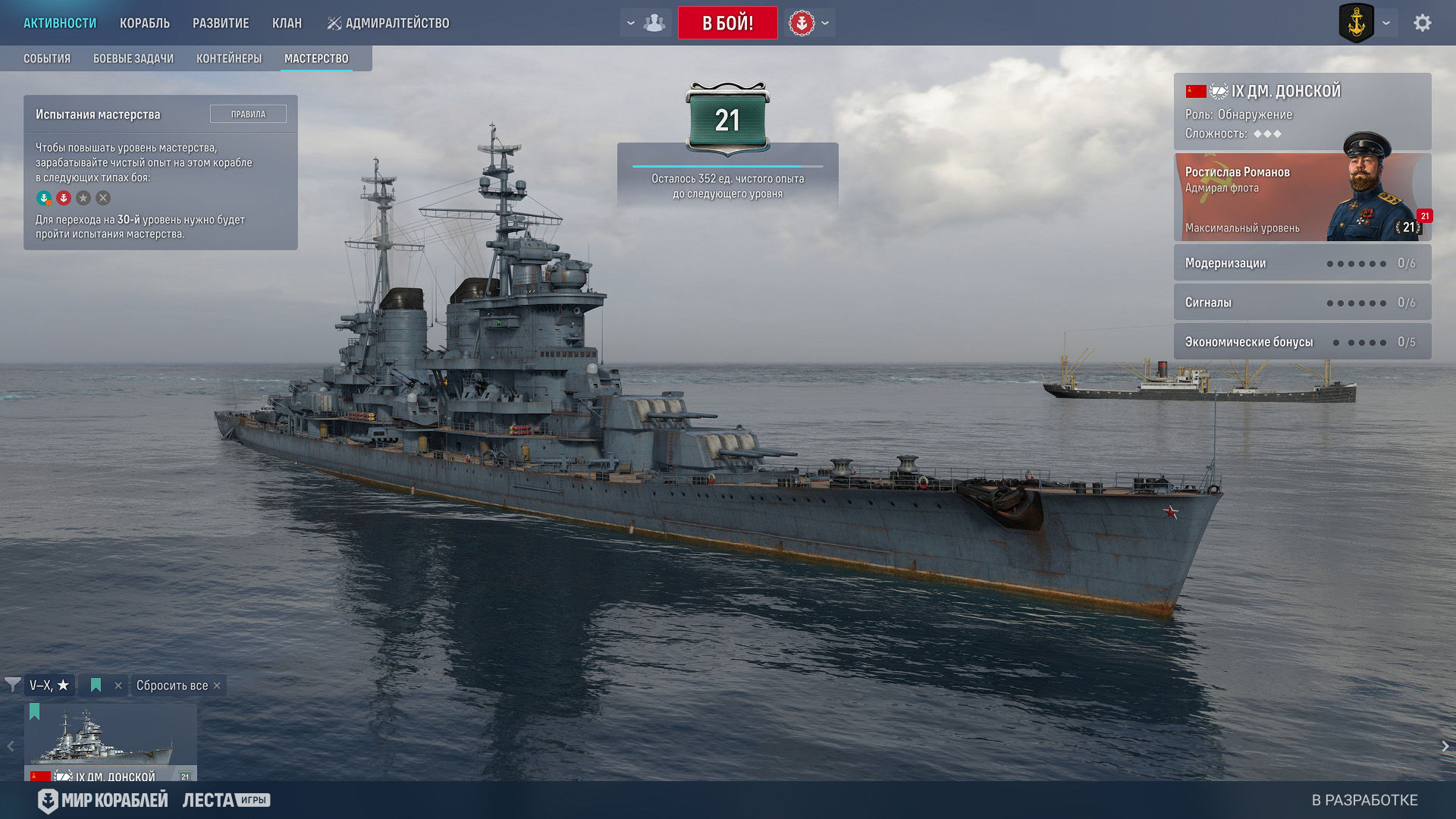The height and width of the screenshot is (819, 1456).
Task: Show the mastery Правила
Action: pyautogui.click(x=248, y=114)
